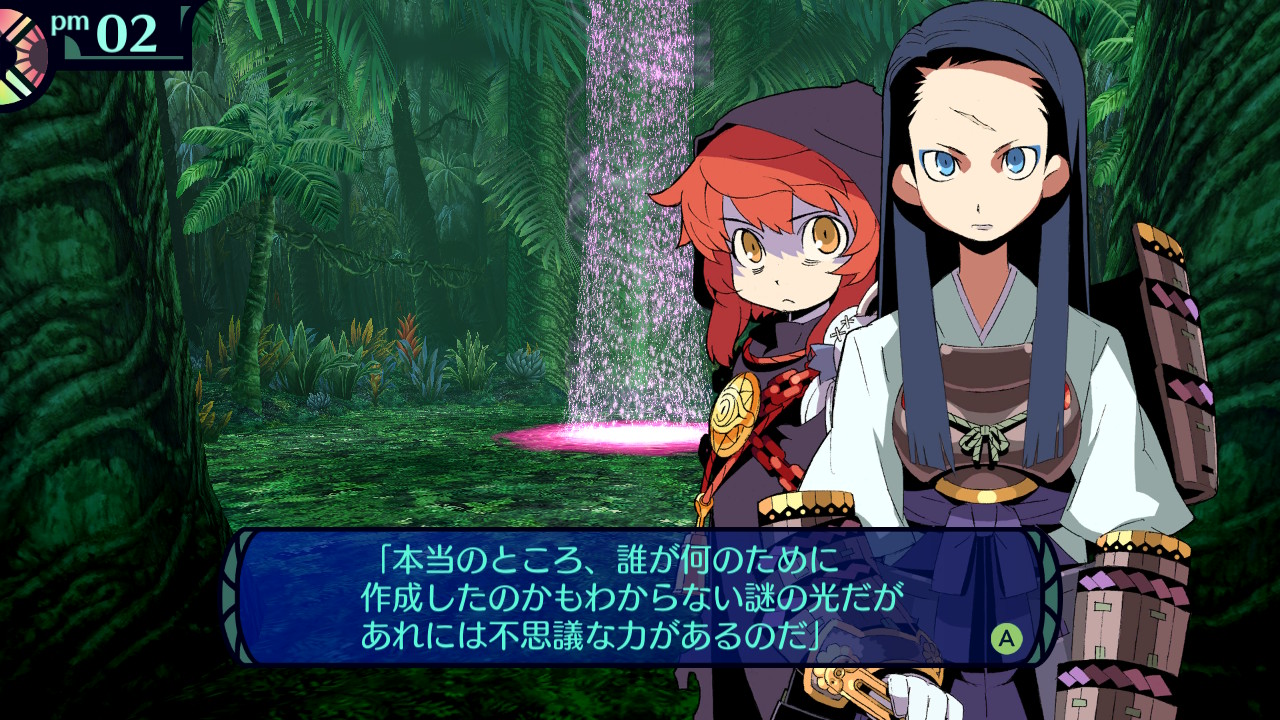Advance the blue dialogue text box
Viewport: 1280px width, 720px height.
(x=1006, y=637)
